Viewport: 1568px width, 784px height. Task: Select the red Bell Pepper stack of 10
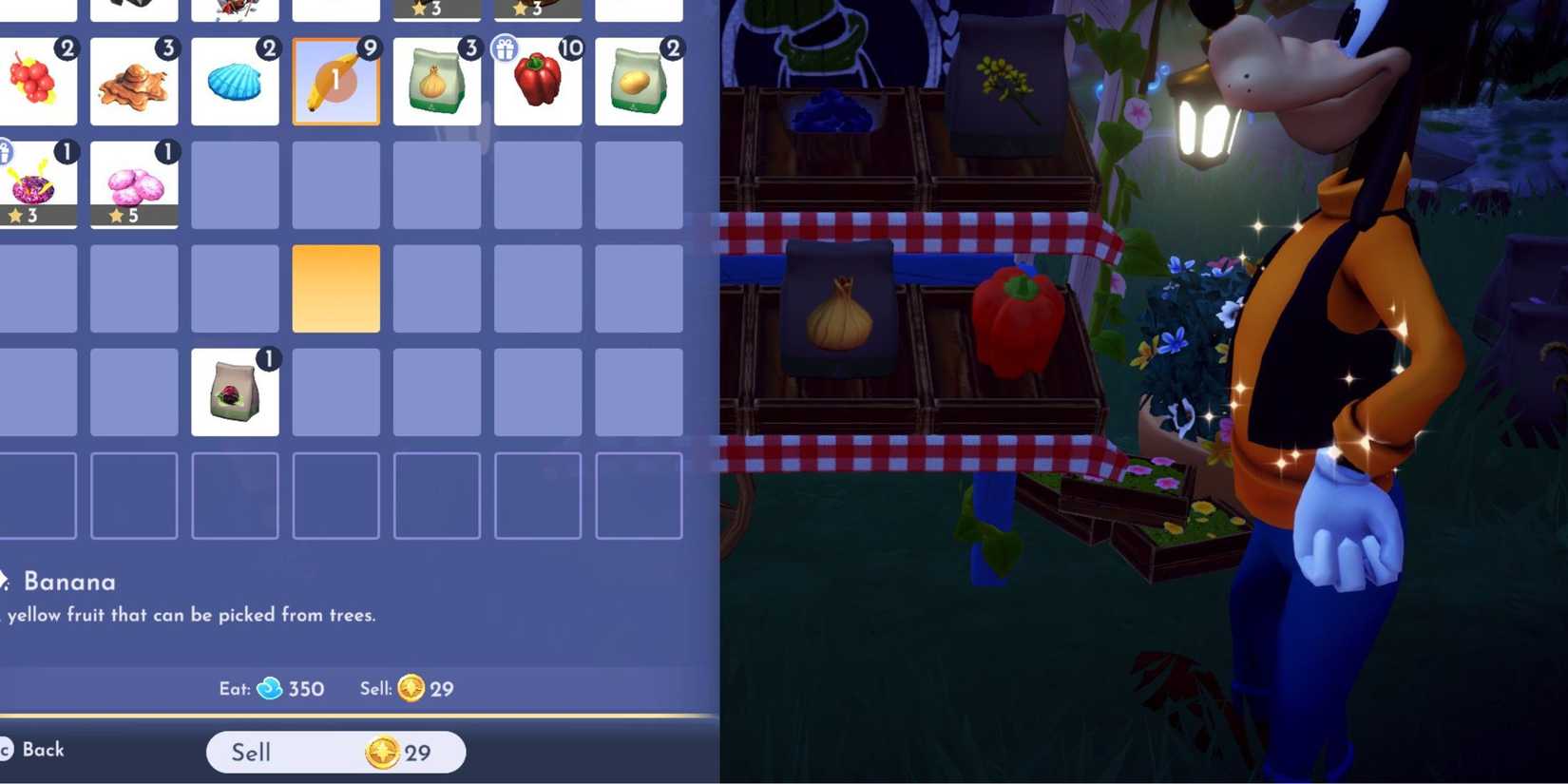(x=538, y=82)
